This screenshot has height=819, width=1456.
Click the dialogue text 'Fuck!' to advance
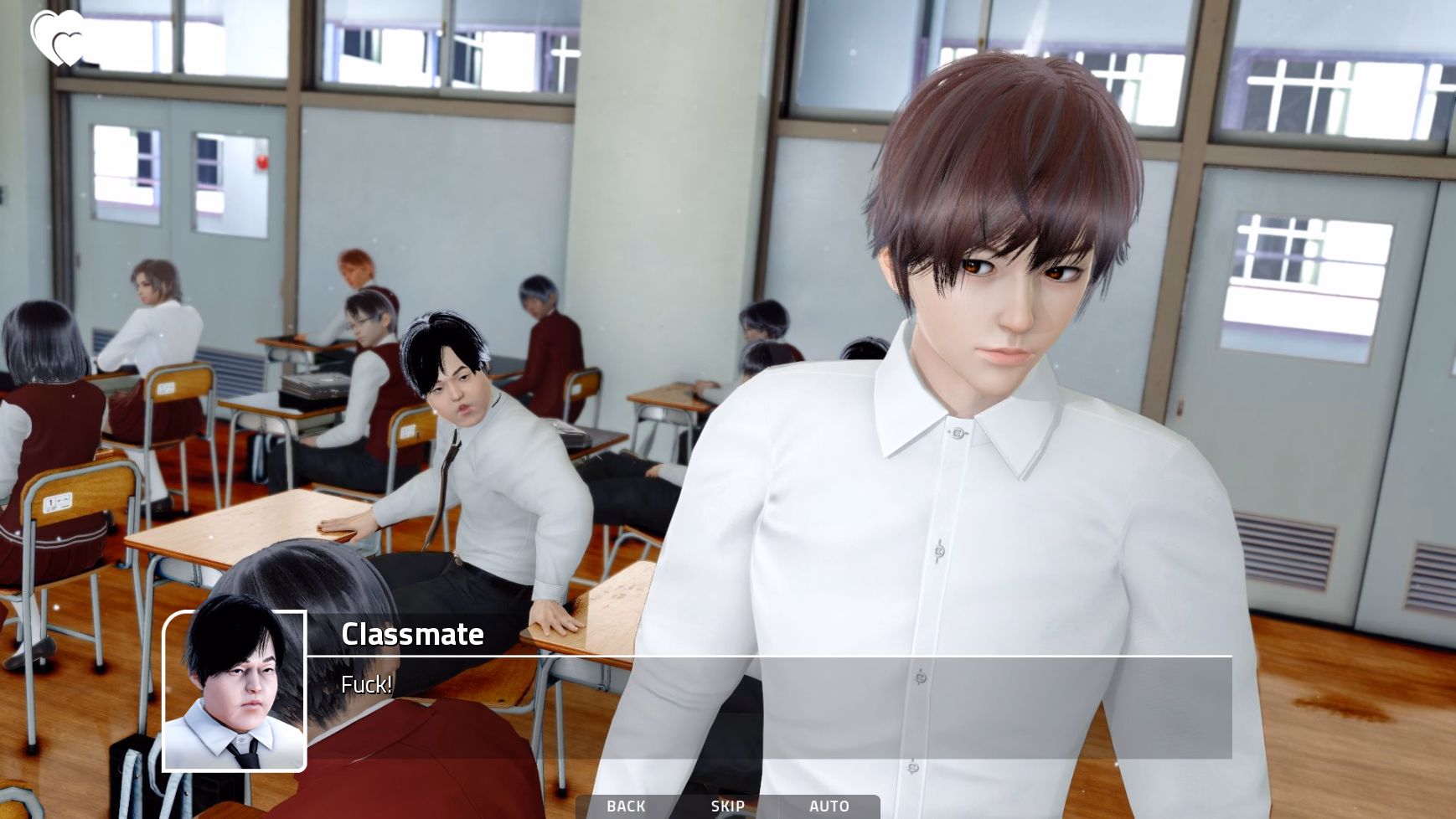pyautogui.click(x=366, y=685)
